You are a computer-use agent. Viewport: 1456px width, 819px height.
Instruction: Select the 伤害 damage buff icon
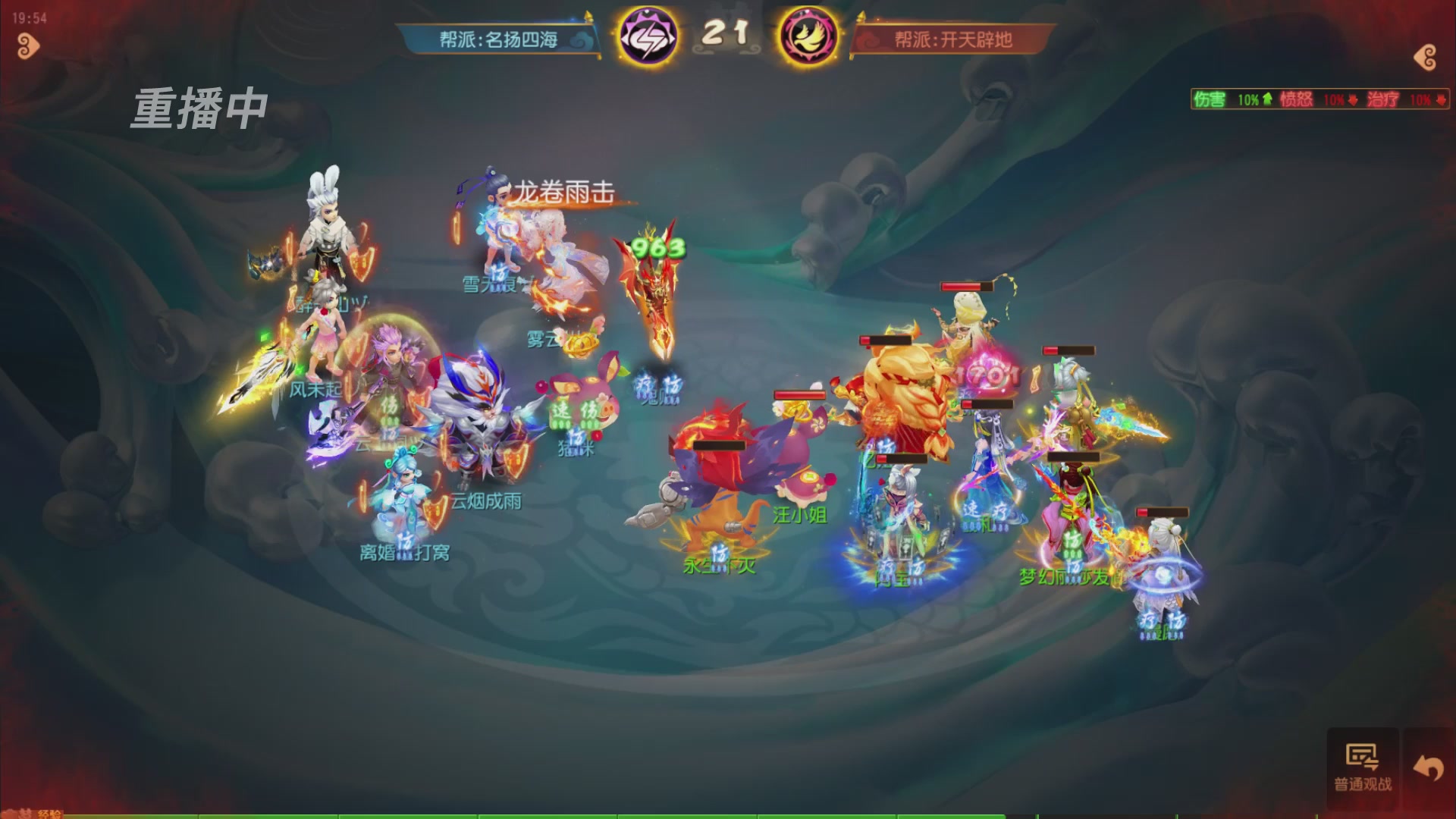click(1210, 99)
